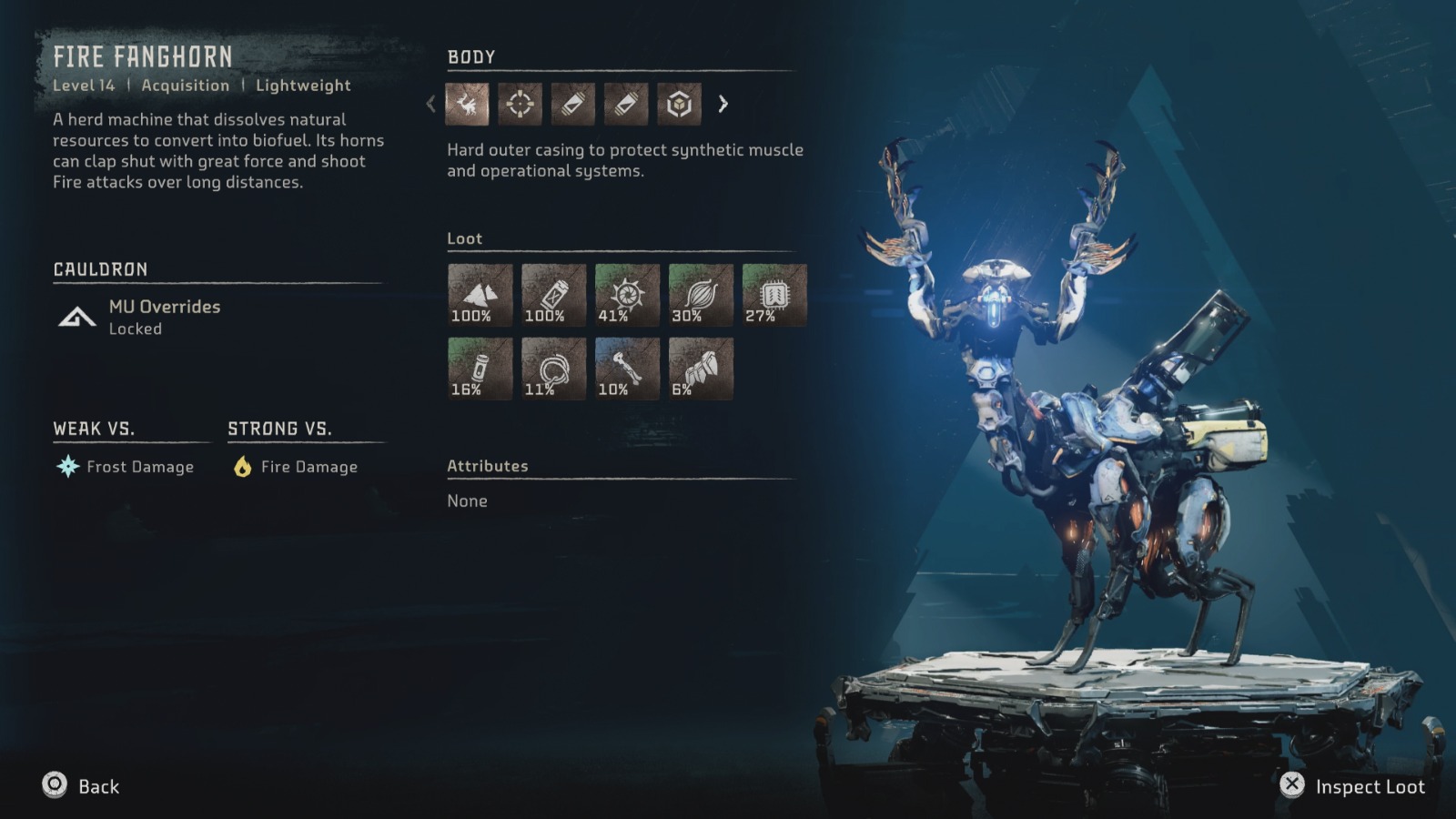Choose the 100% canister loot item
Viewport: 1456px width, 819px height.
point(553,295)
